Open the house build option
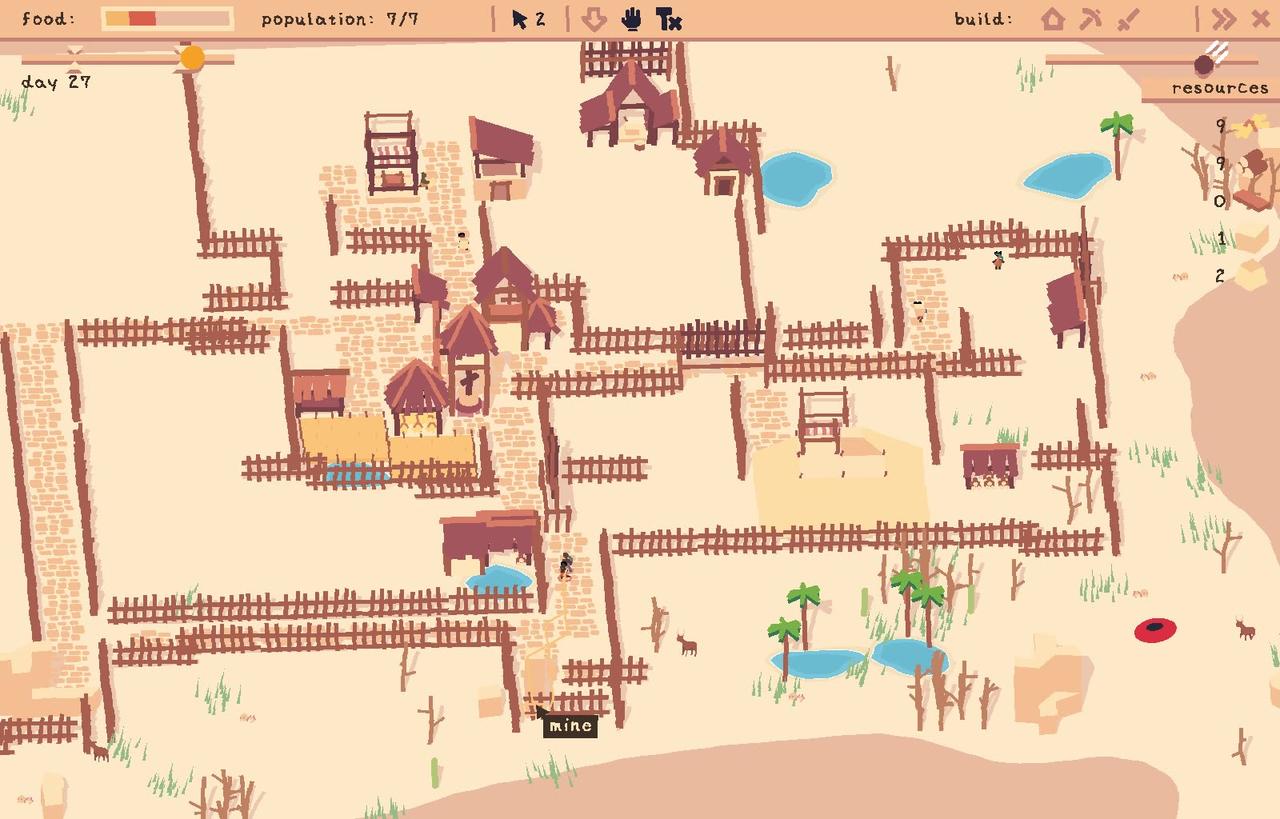Image resolution: width=1280 pixels, height=819 pixels. [x=1052, y=19]
